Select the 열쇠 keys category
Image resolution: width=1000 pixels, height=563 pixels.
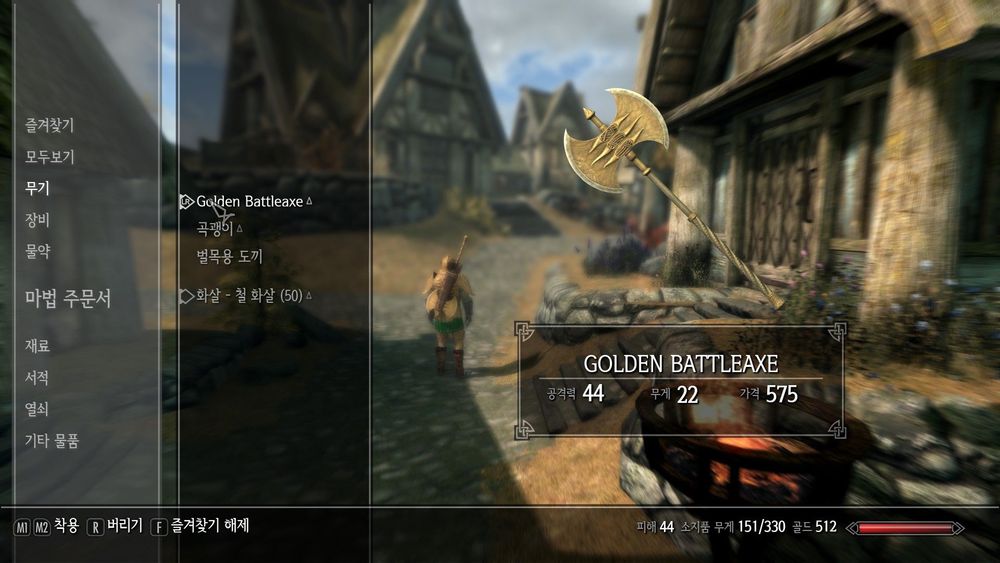37,409
